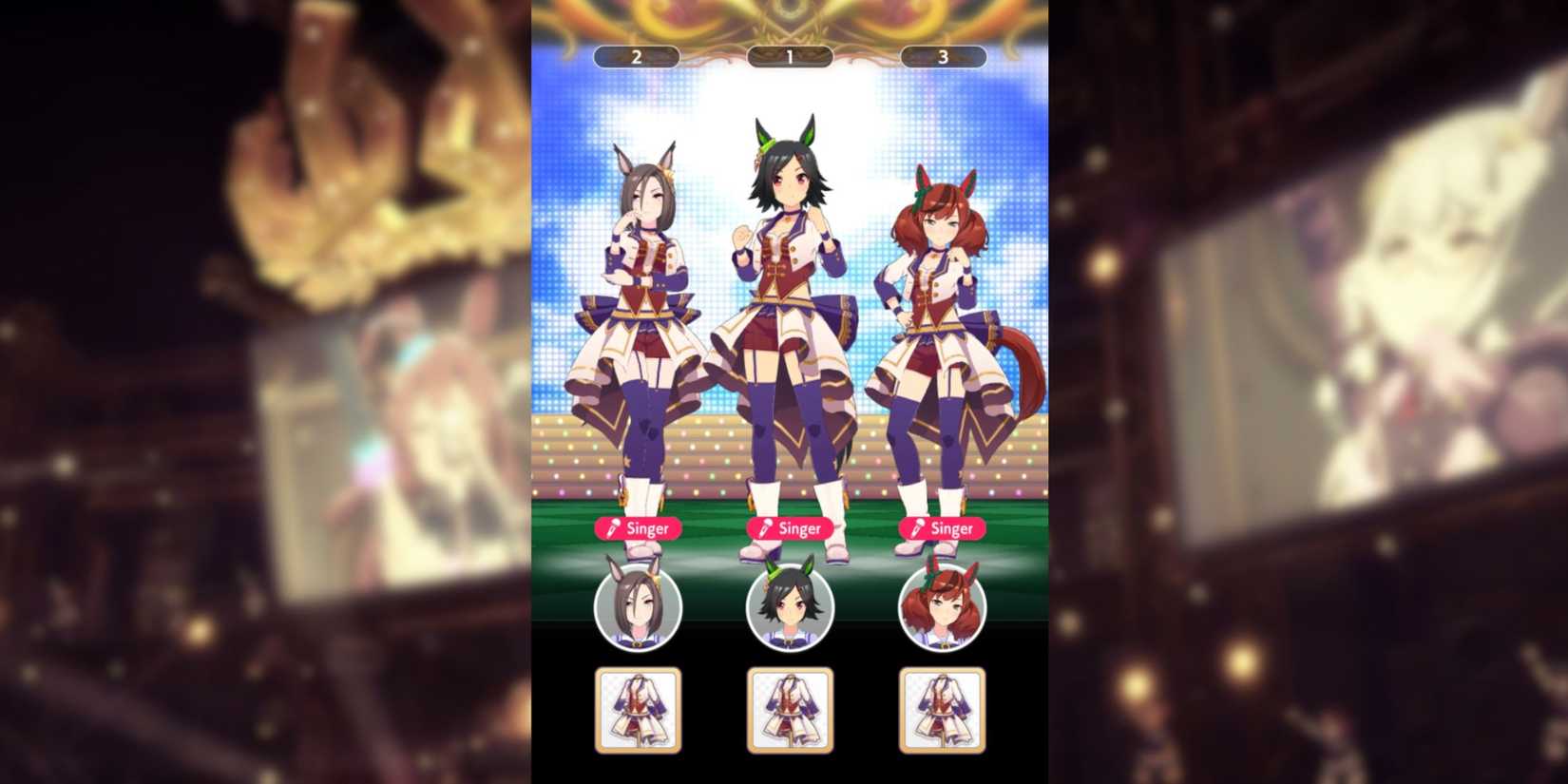View the left outfit costume thumbnail
This screenshot has width=1568, height=784.
(x=639, y=708)
